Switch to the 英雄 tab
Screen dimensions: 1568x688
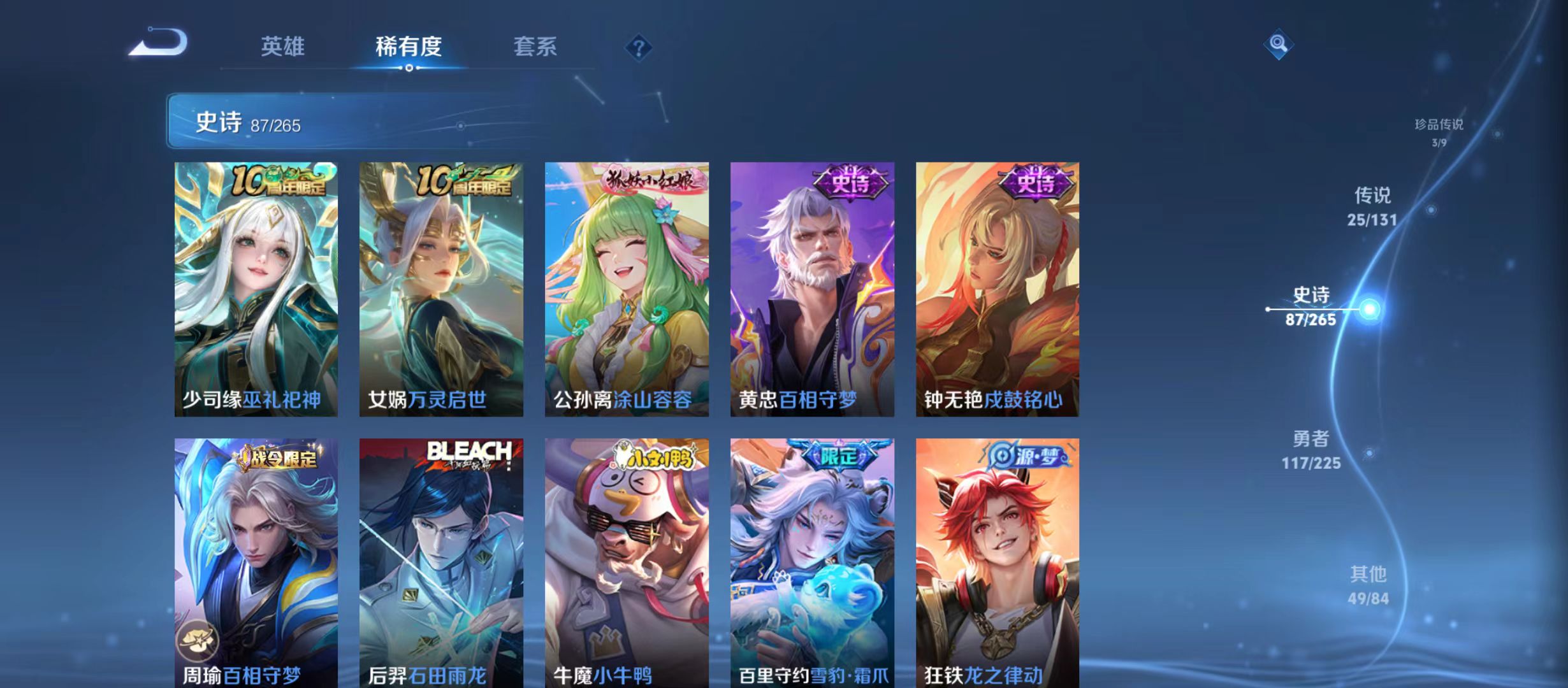[x=282, y=46]
